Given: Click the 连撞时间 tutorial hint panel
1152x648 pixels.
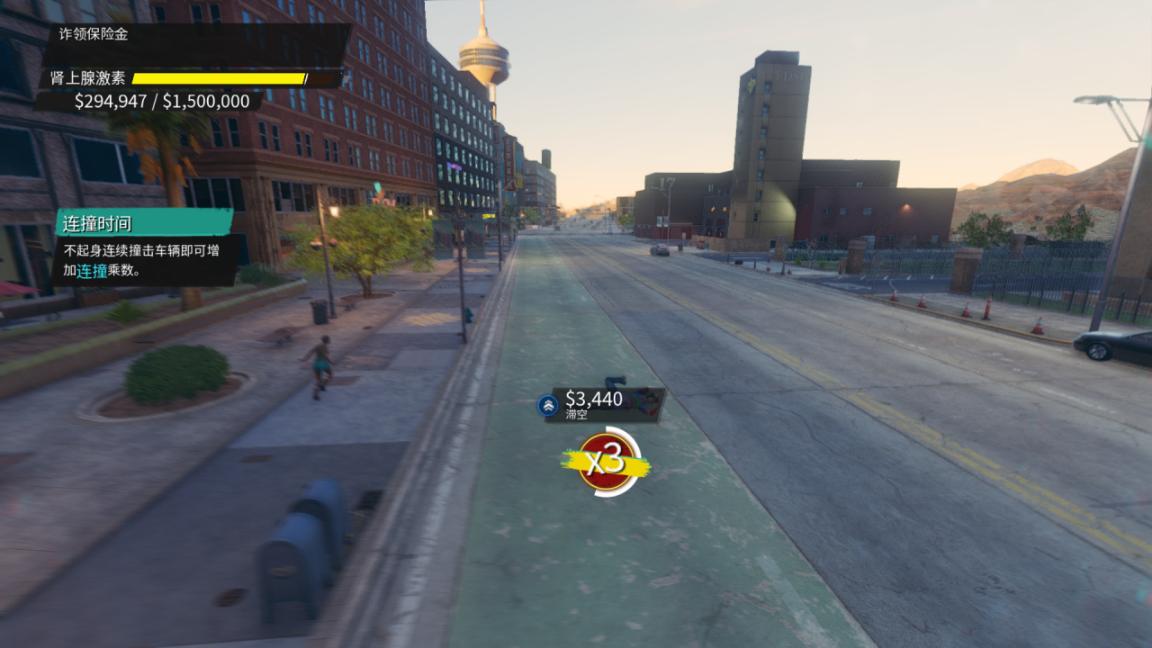Looking at the screenshot, I should click(x=143, y=246).
